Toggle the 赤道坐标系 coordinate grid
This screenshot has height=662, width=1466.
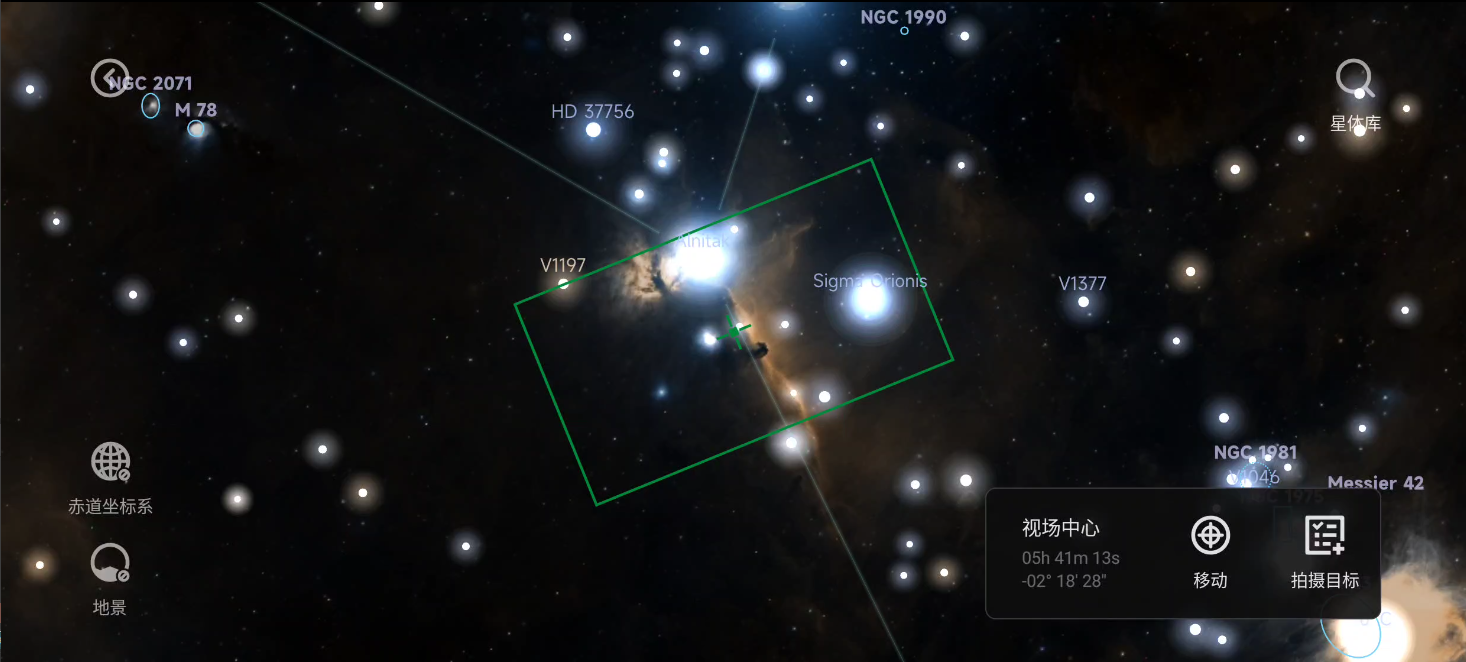pos(110,462)
